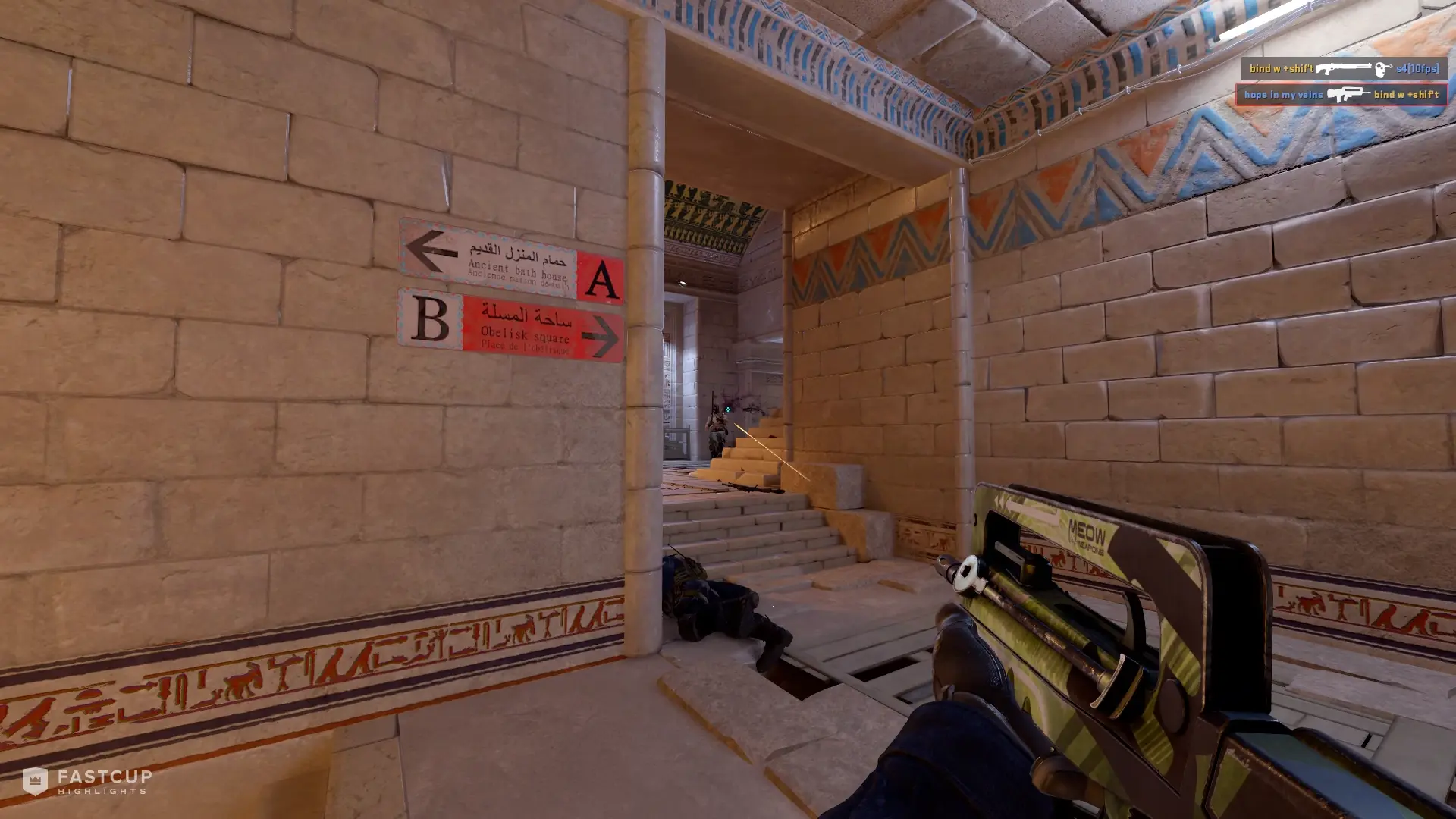Click the shotgun icon in the top killfeed entry

1346,70
